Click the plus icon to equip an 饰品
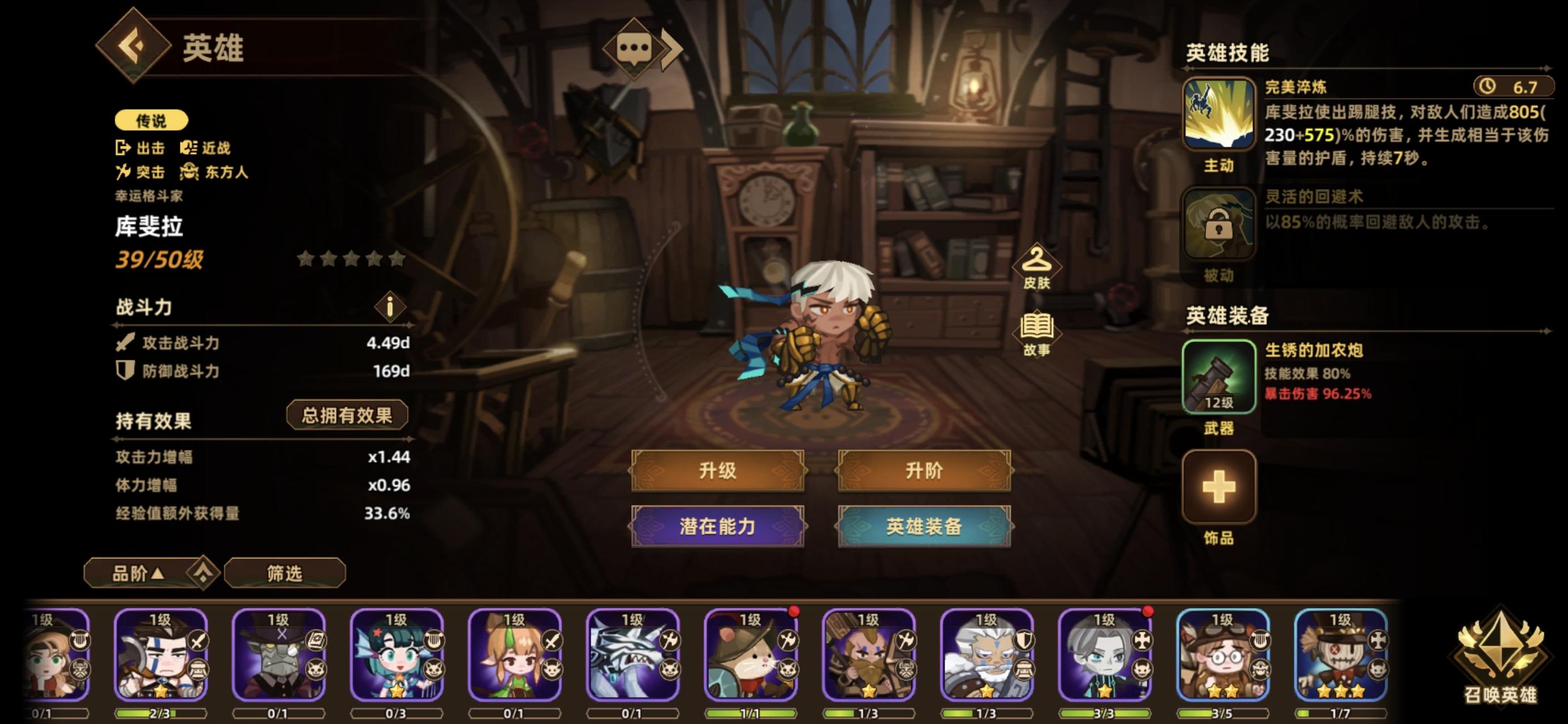The height and width of the screenshot is (724, 1568). tap(1219, 487)
